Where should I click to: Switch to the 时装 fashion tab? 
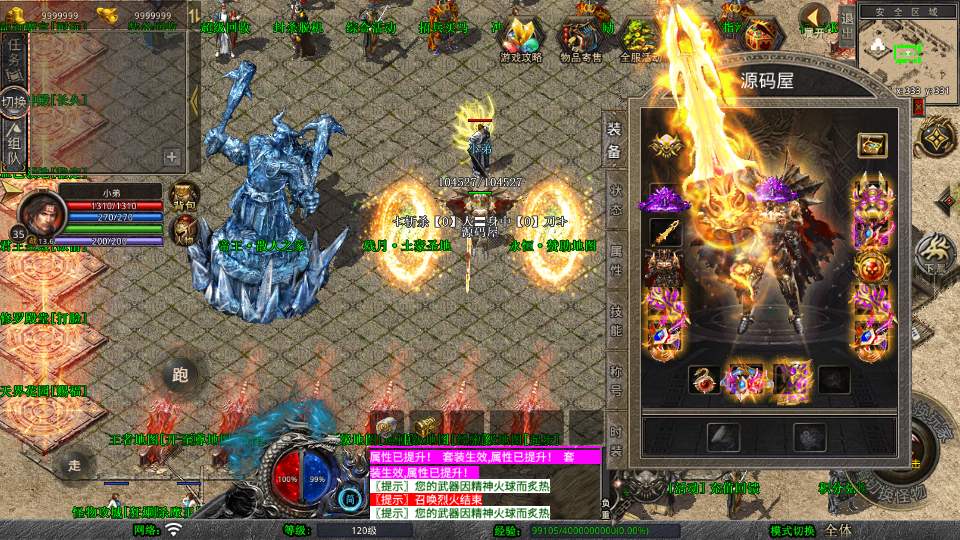pyautogui.click(x=616, y=440)
